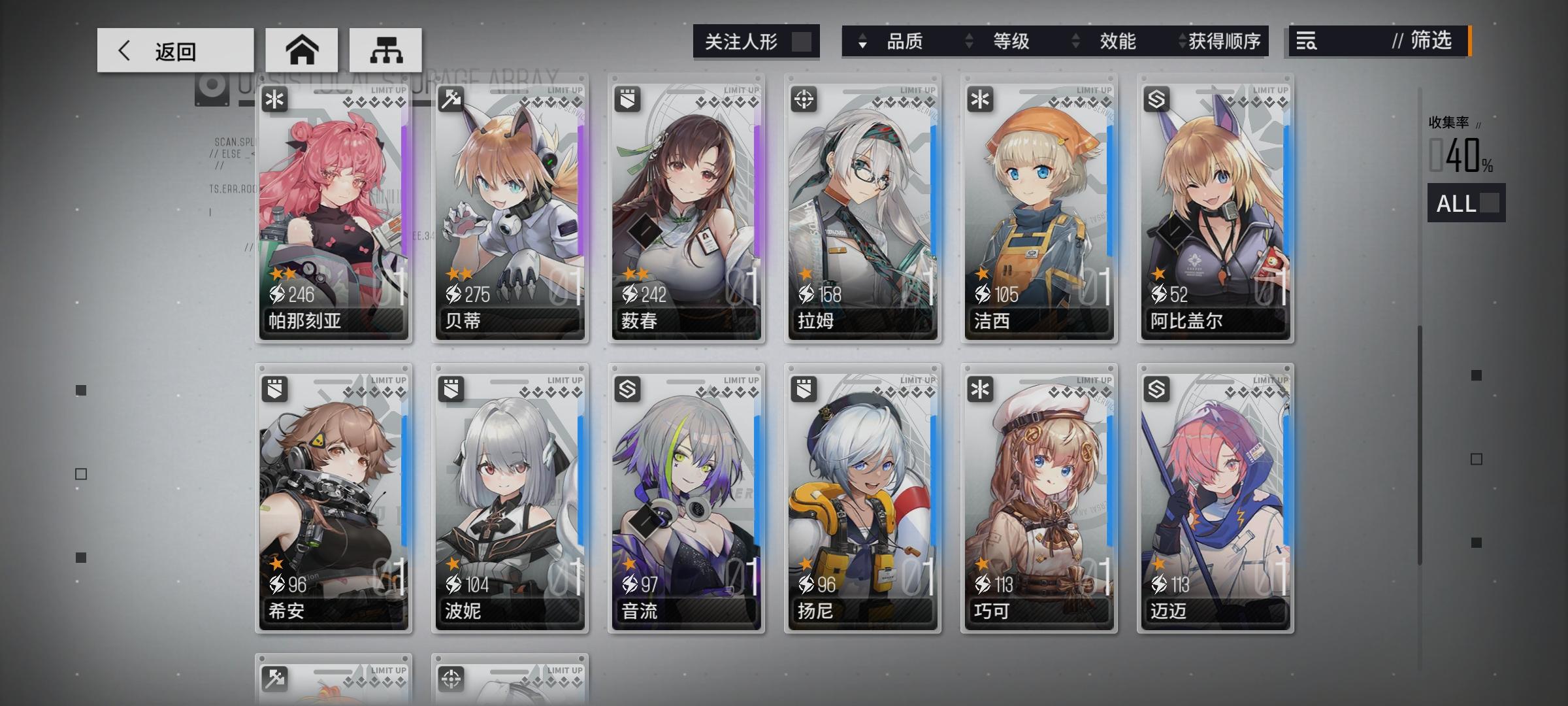Open the 品质 sort order chevron
This screenshot has width=1568, height=706.
click(864, 41)
